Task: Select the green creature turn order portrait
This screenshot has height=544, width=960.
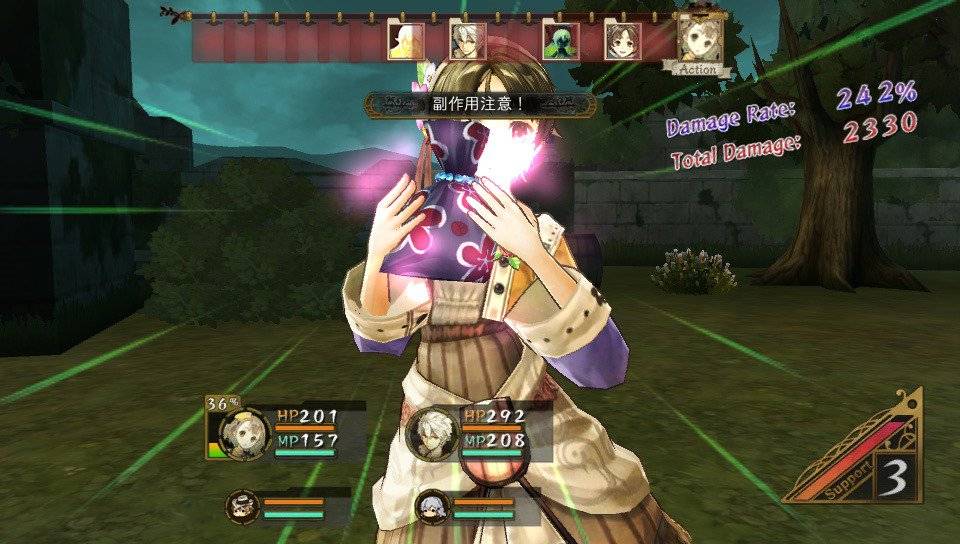Action: tap(560, 41)
